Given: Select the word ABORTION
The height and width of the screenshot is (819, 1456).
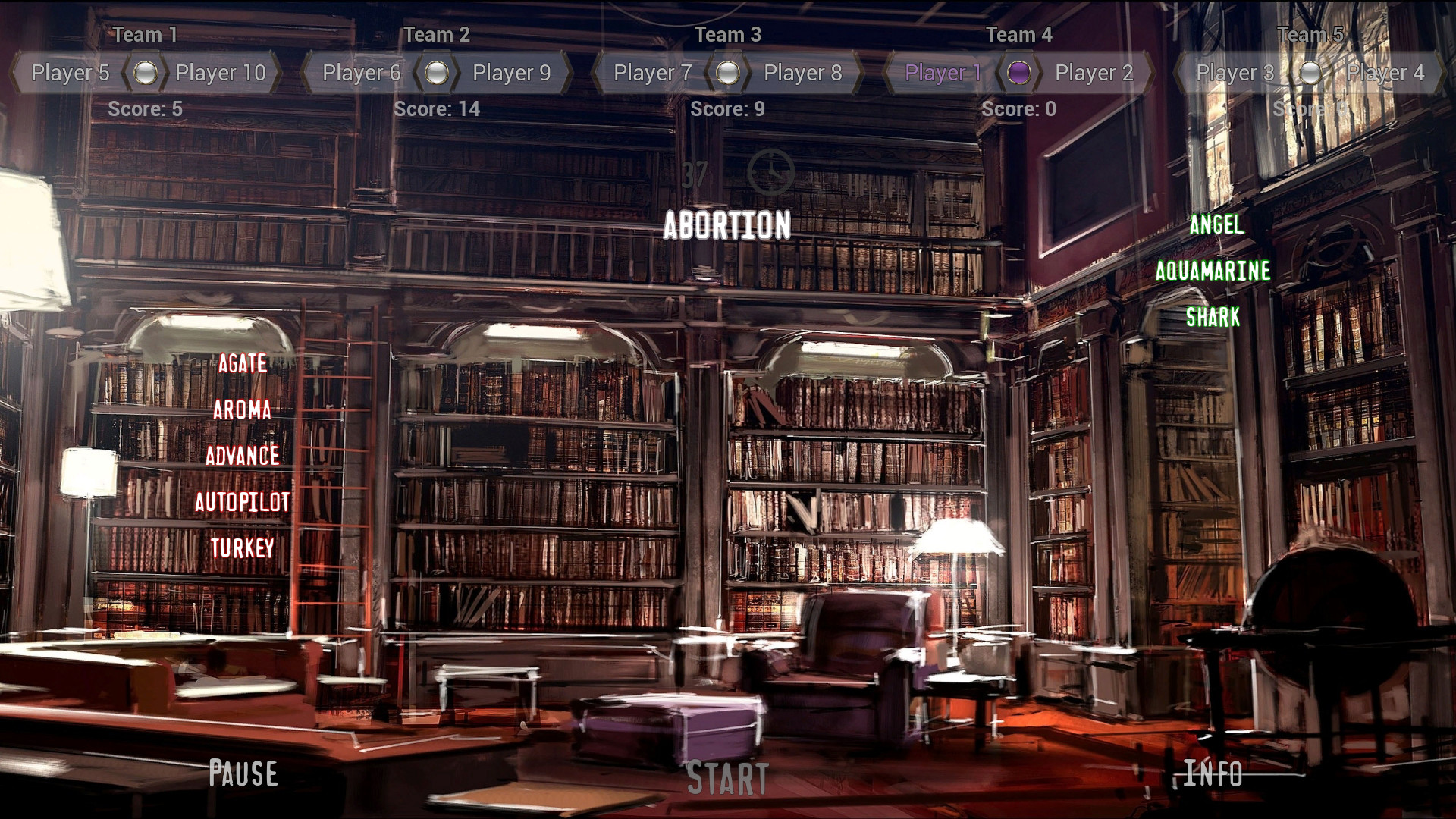Looking at the screenshot, I should pos(727,225).
